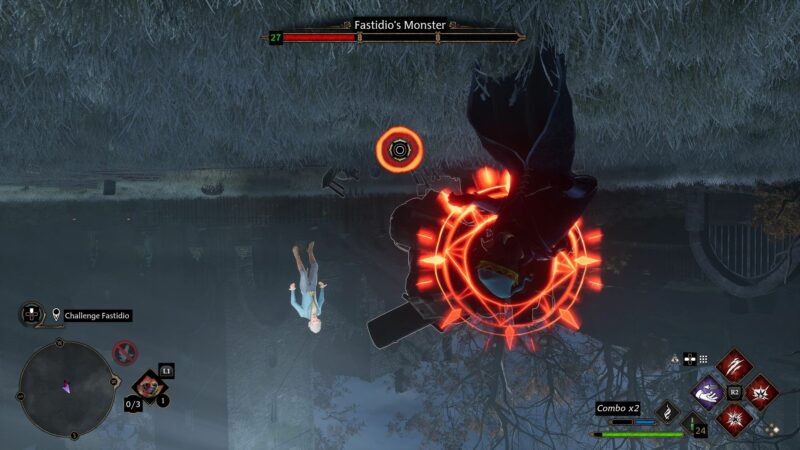Click the circular minimap
The width and height of the screenshot is (800, 450).
coord(65,387)
